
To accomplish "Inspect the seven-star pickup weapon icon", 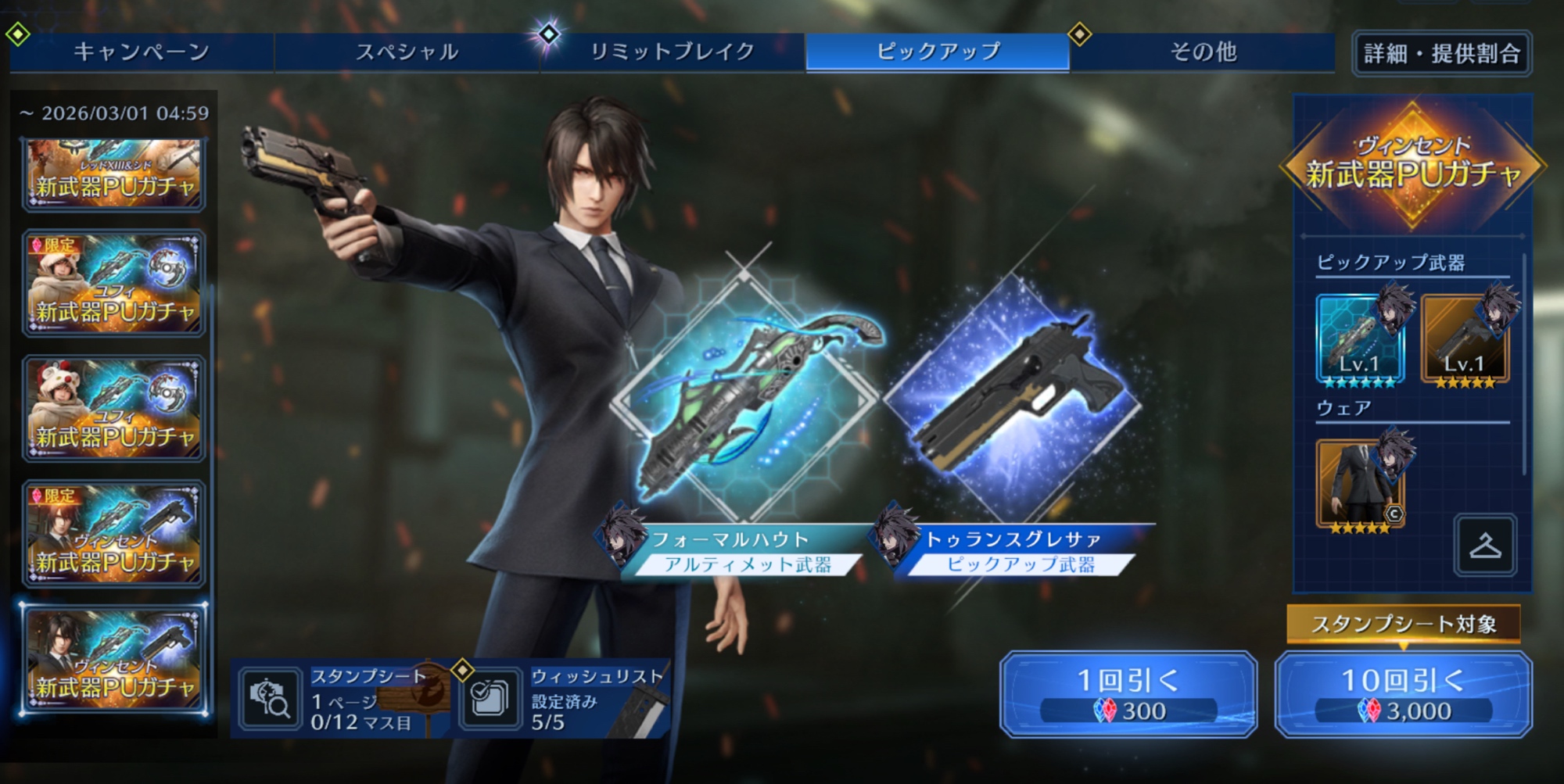I will coord(1360,339).
